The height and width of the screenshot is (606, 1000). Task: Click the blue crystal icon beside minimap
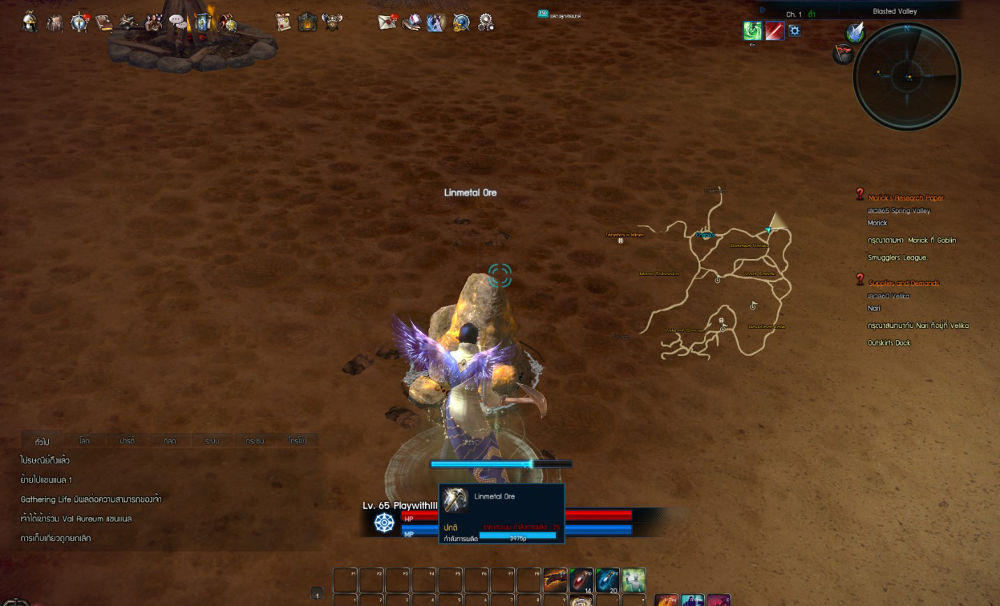point(854,32)
